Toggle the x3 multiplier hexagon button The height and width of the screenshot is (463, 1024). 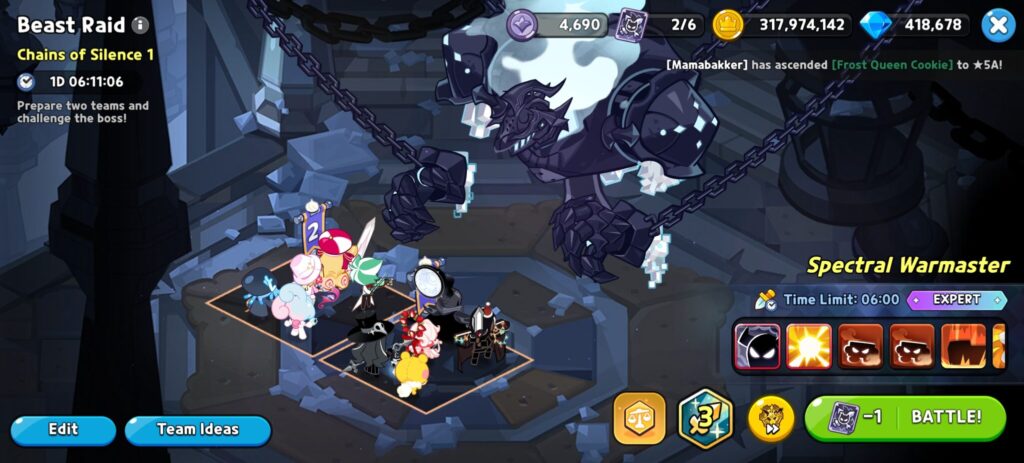pyautogui.click(x=706, y=418)
